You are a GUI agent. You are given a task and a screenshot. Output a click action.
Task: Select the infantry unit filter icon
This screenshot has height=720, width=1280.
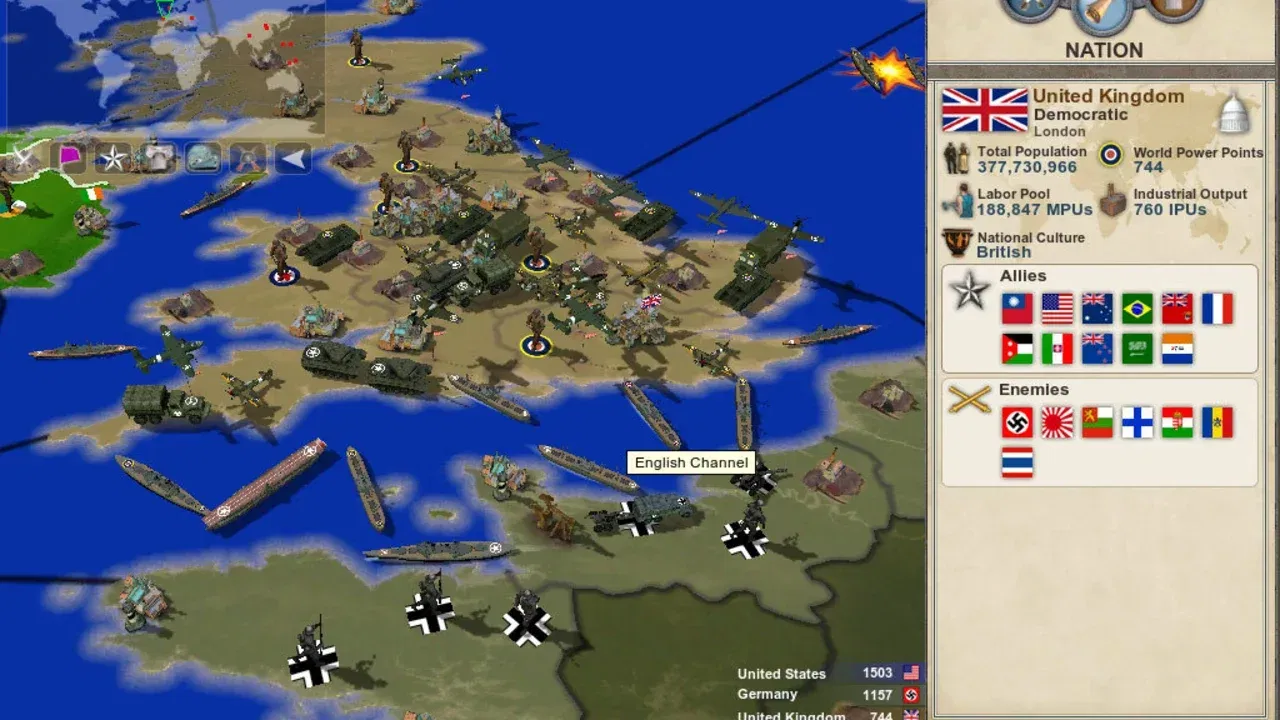tap(155, 155)
